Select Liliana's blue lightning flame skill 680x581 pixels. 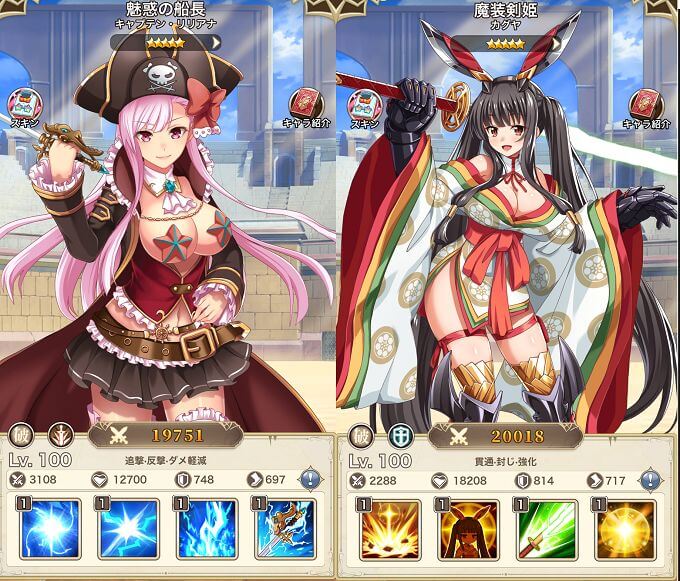pyautogui.click(x=207, y=530)
